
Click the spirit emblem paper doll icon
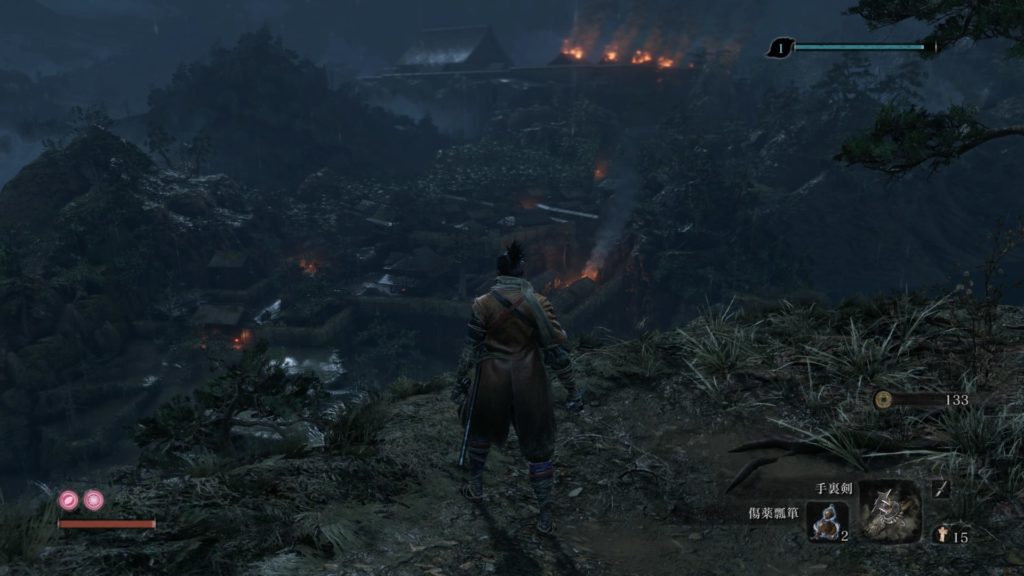(941, 534)
